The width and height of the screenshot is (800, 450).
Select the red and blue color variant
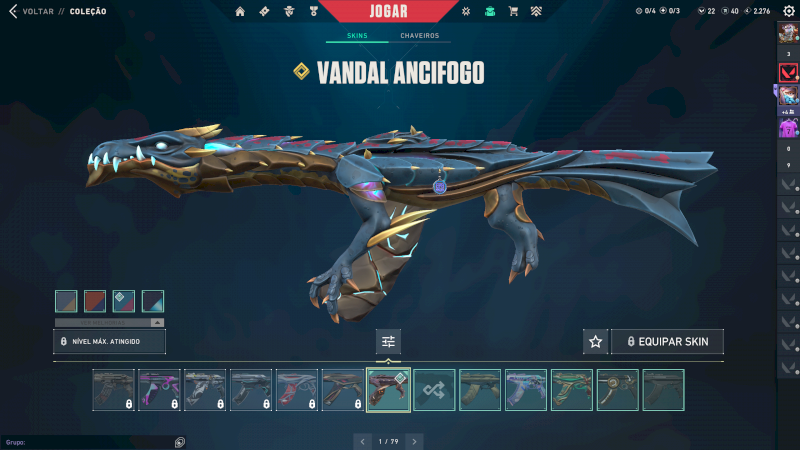95,301
